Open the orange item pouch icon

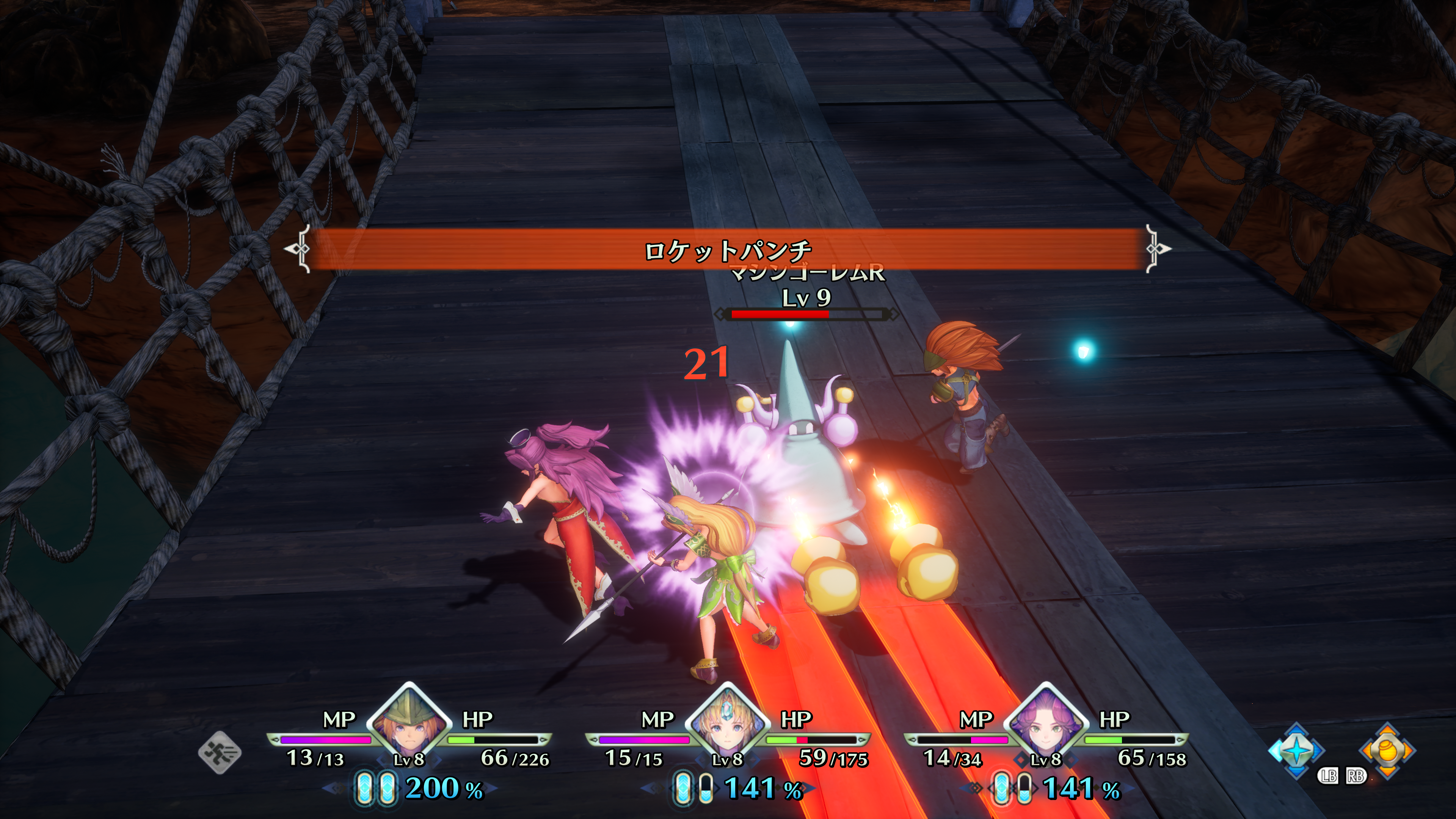1387,751
